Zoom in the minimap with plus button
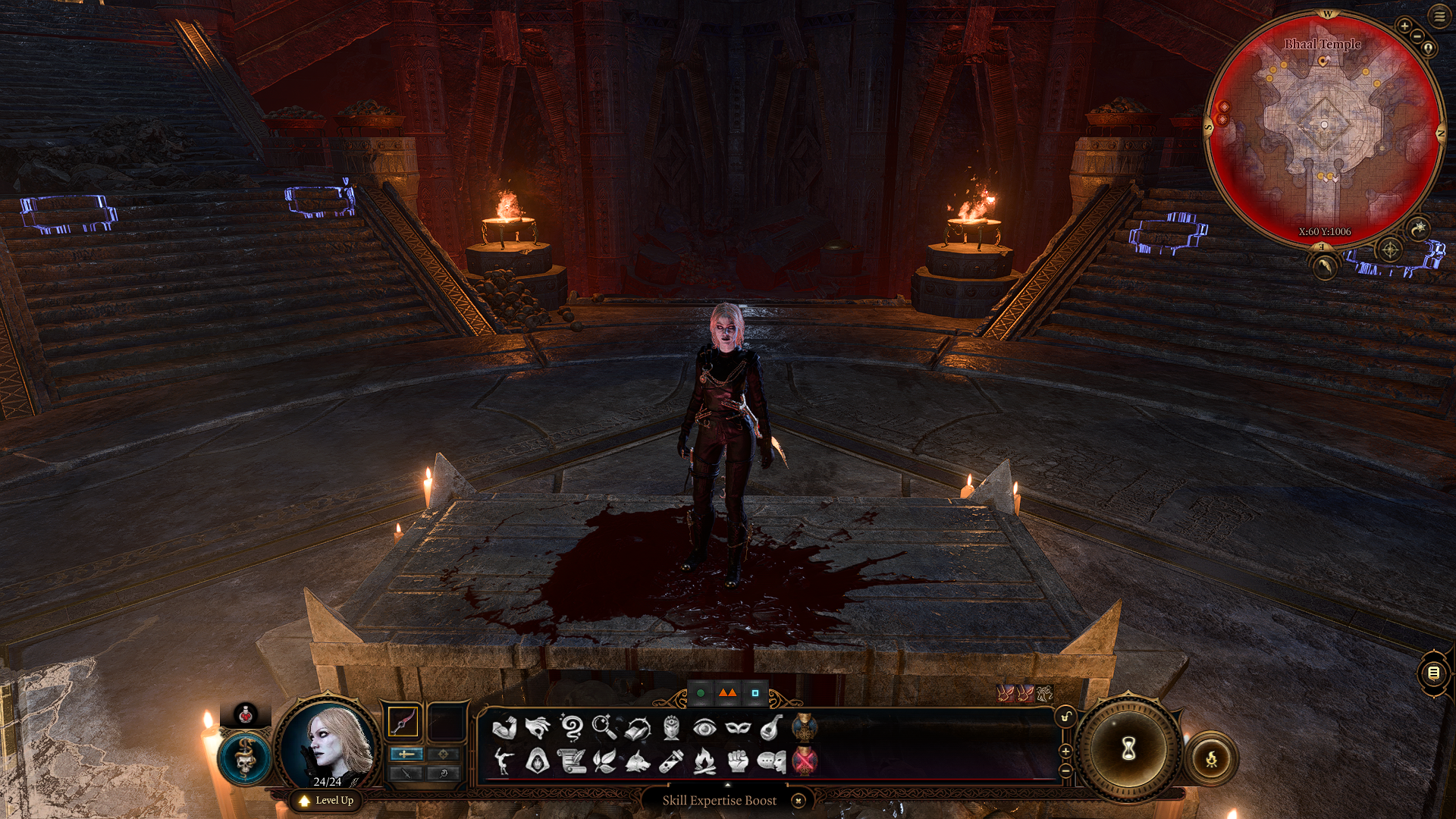 1404,26
